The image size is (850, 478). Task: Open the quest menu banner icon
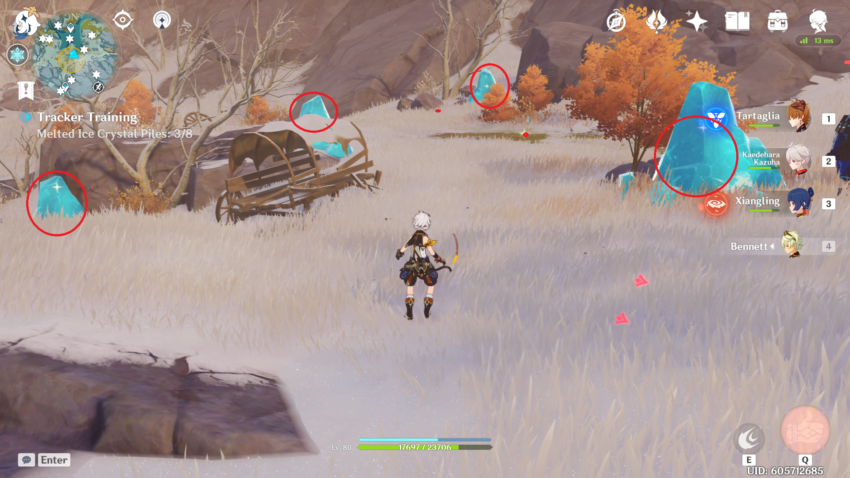(25, 91)
